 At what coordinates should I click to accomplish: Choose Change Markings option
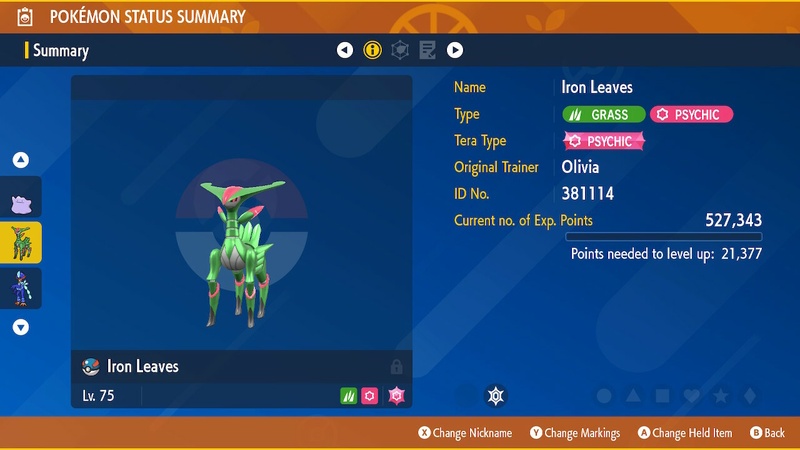coord(575,433)
